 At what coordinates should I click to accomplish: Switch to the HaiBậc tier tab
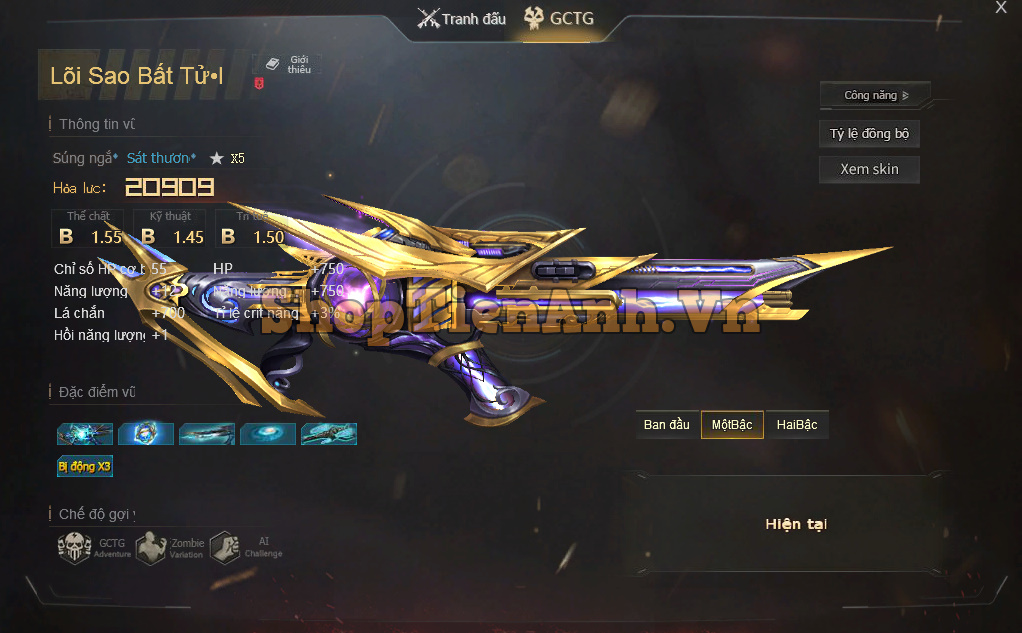[x=797, y=425]
